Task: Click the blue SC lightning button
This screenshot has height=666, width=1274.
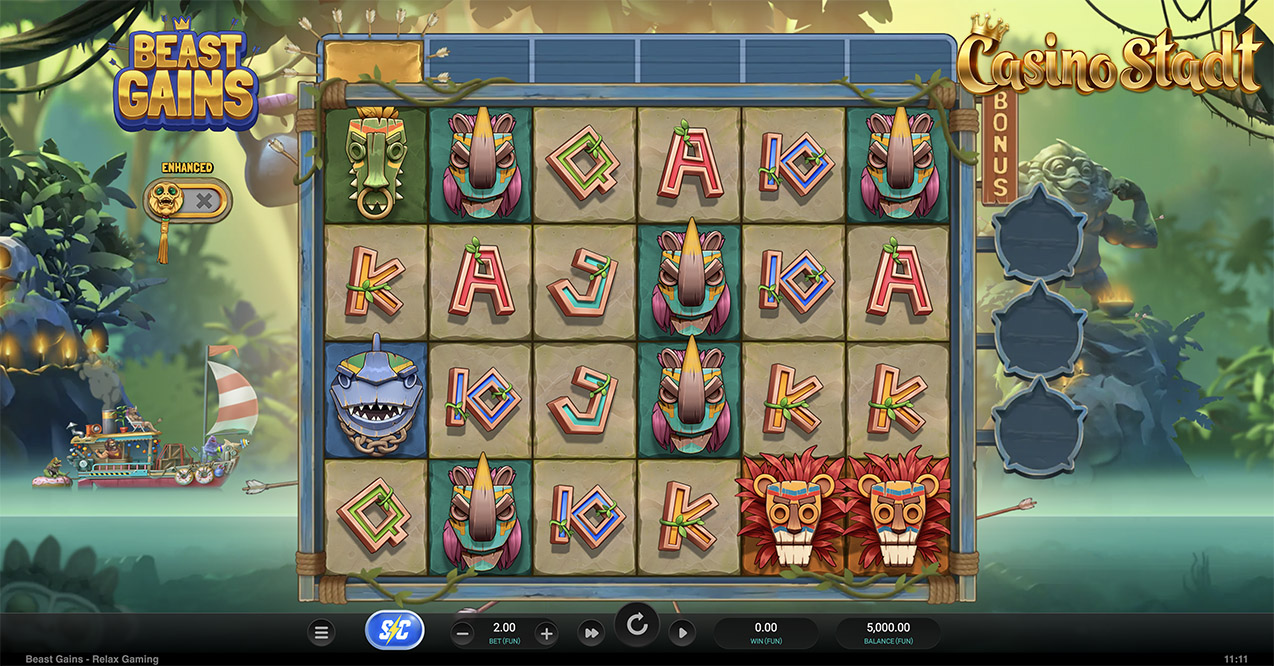Action: click(395, 631)
